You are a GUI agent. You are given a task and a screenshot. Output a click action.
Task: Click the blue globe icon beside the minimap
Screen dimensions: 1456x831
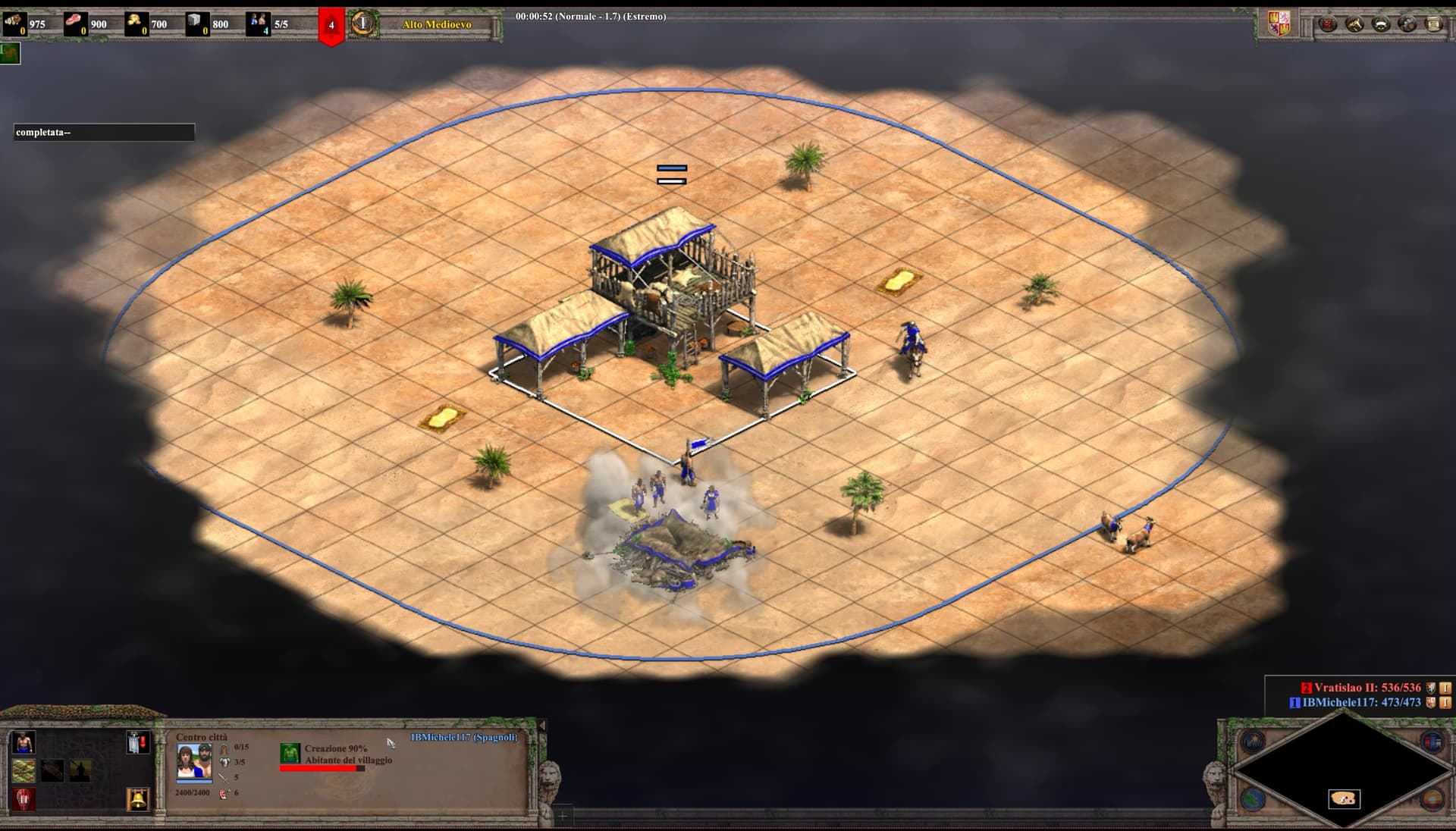(x=1252, y=798)
